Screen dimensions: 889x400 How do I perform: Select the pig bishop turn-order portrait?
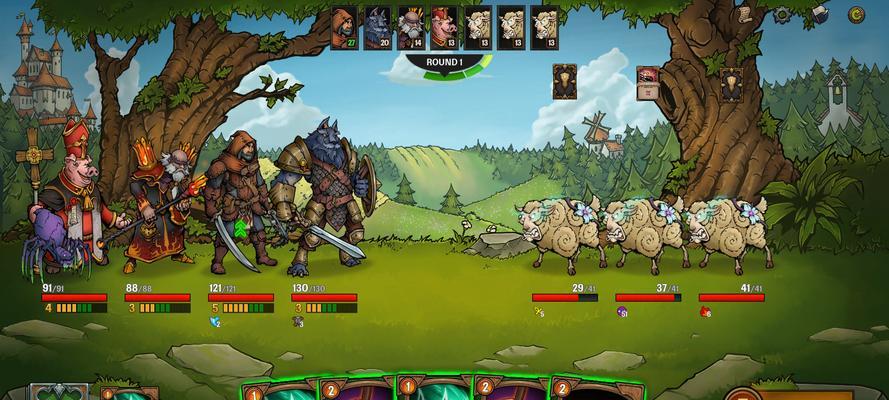442,27
